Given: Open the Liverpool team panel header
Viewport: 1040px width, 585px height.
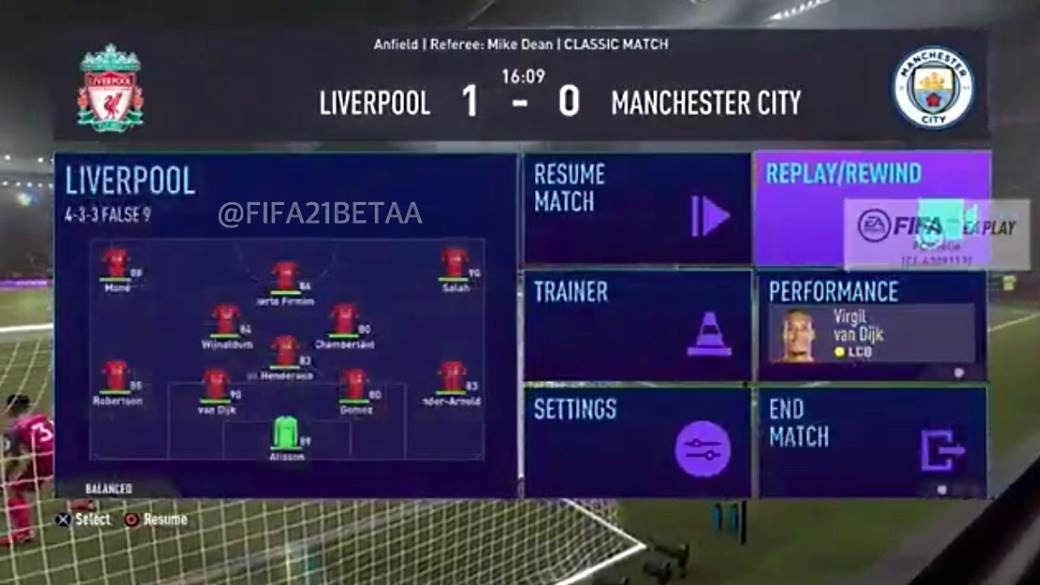Looking at the screenshot, I should click(x=130, y=181).
